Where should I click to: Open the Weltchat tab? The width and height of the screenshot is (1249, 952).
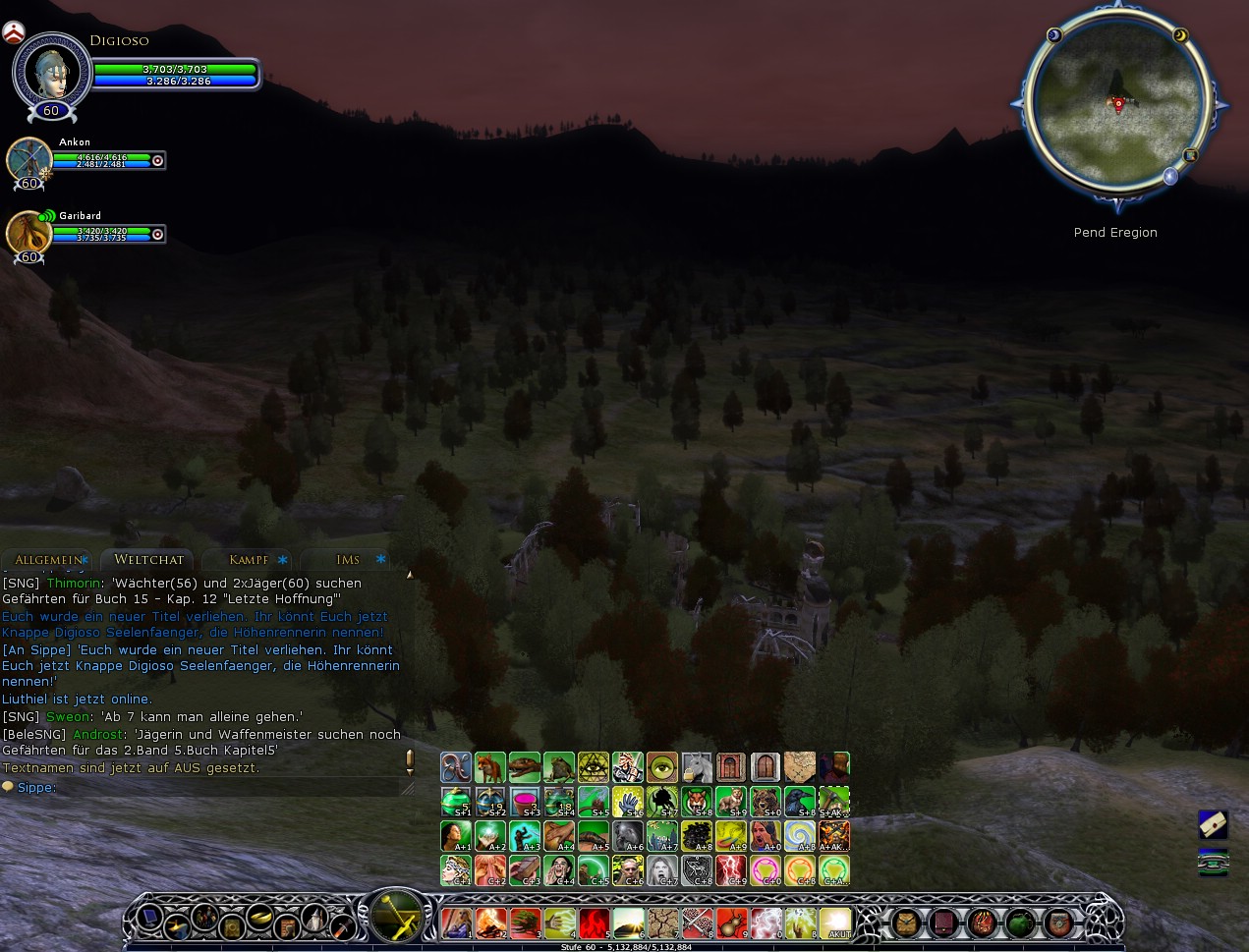[x=148, y=560]
